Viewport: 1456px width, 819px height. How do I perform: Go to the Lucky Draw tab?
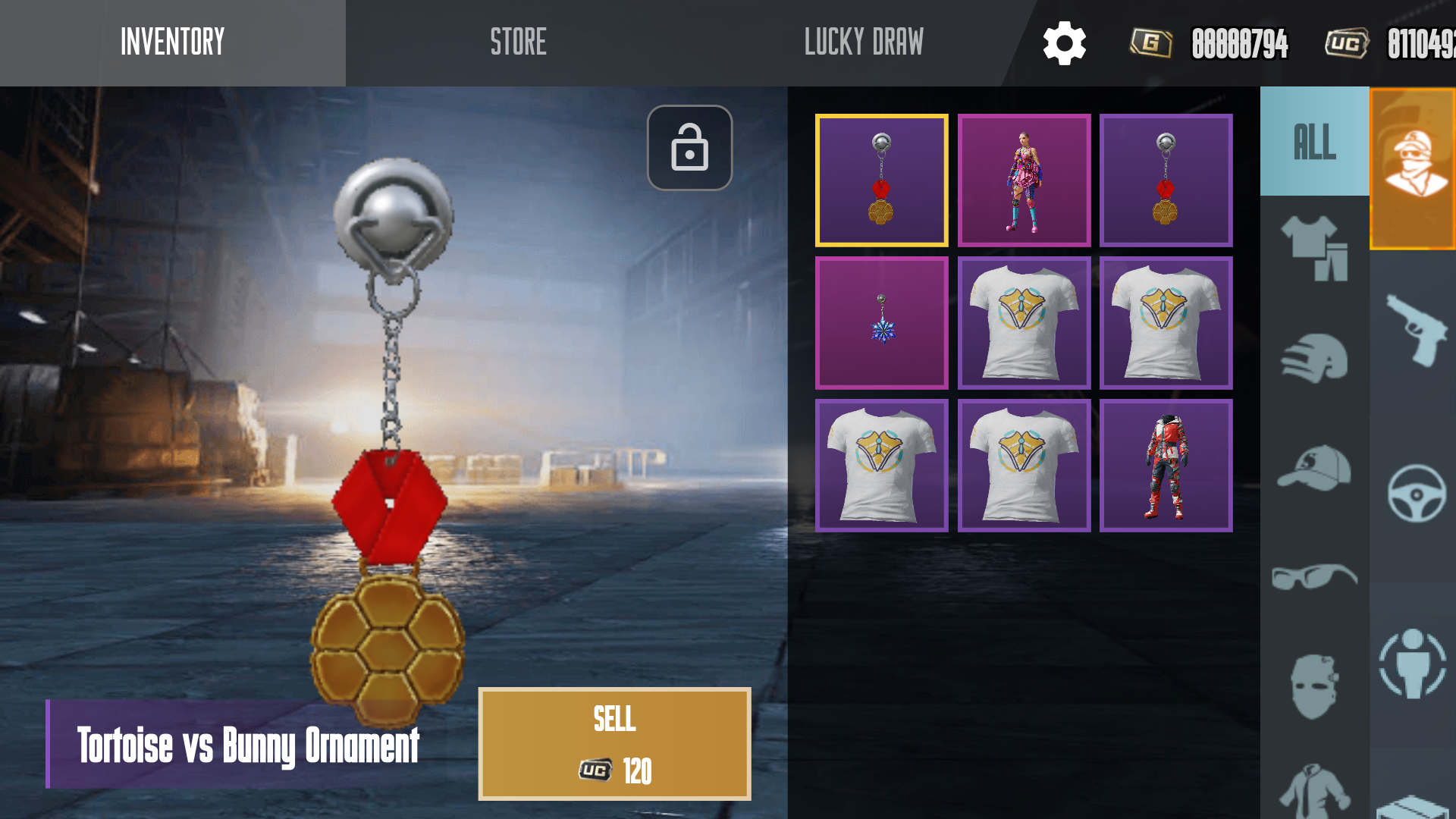click(864, 42)
